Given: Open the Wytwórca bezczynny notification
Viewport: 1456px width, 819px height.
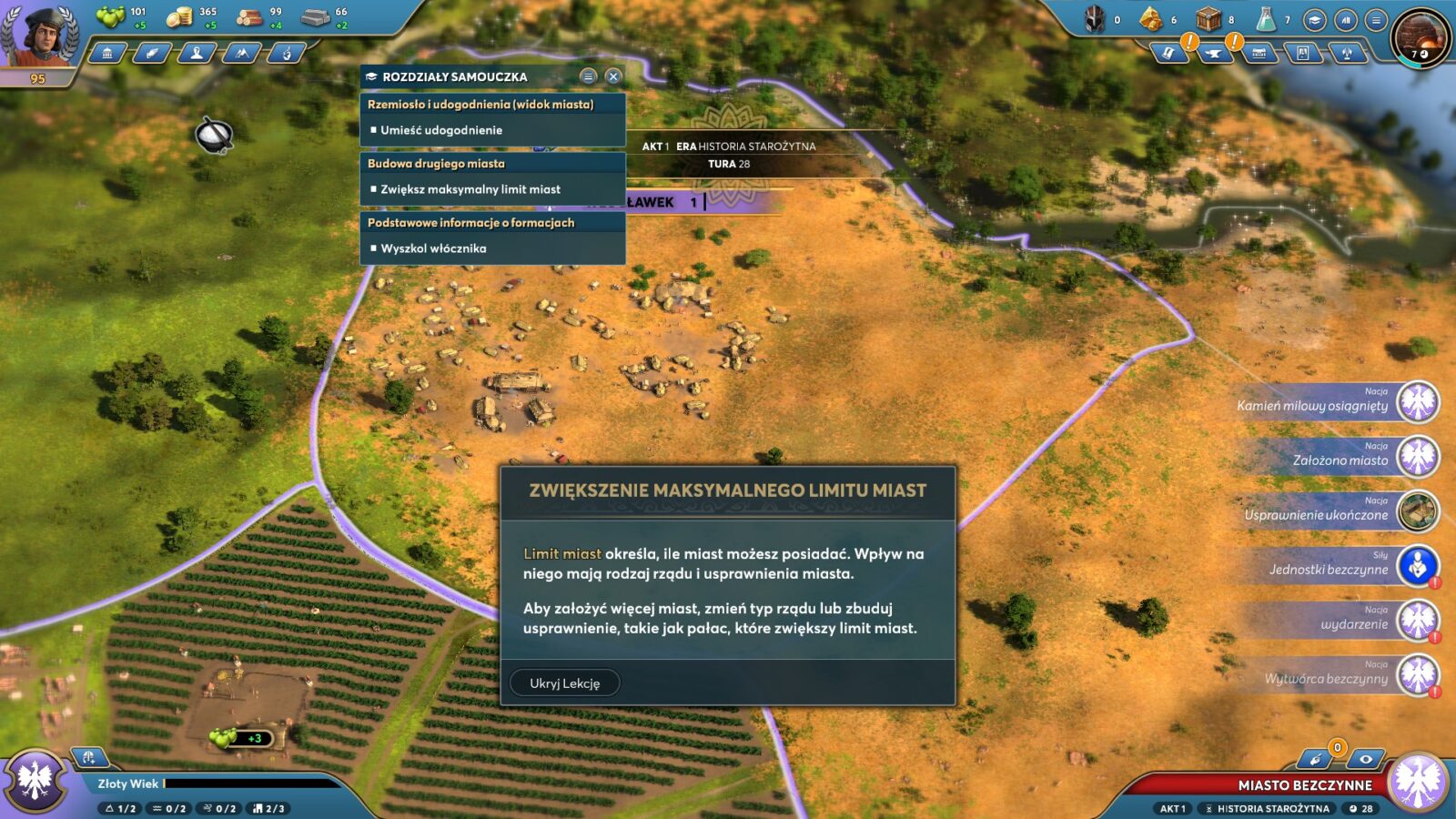Looking at the screenshot, I should (x=1417, y=675).
